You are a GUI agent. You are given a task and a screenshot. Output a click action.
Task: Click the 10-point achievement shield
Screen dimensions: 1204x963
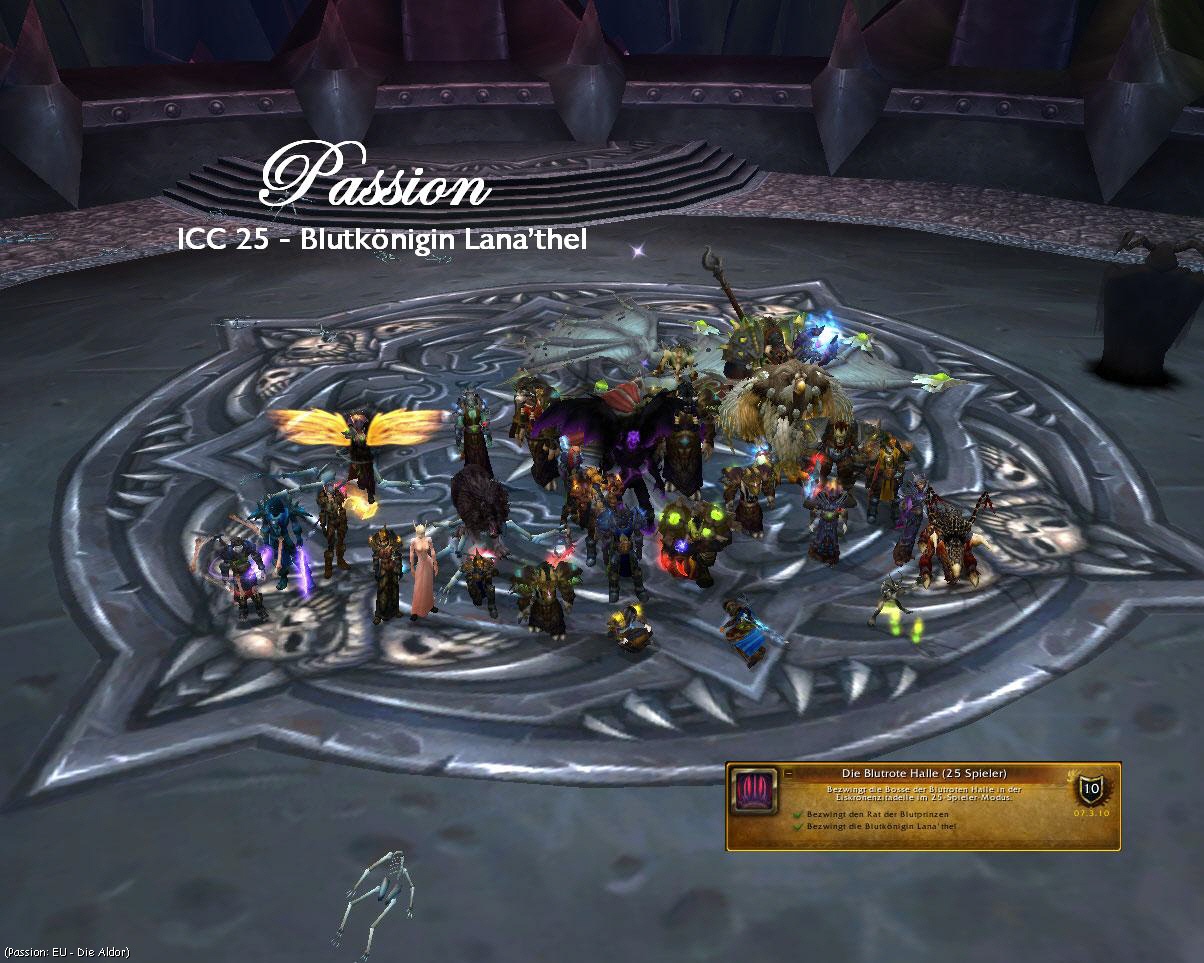(x=1089, y=789)
